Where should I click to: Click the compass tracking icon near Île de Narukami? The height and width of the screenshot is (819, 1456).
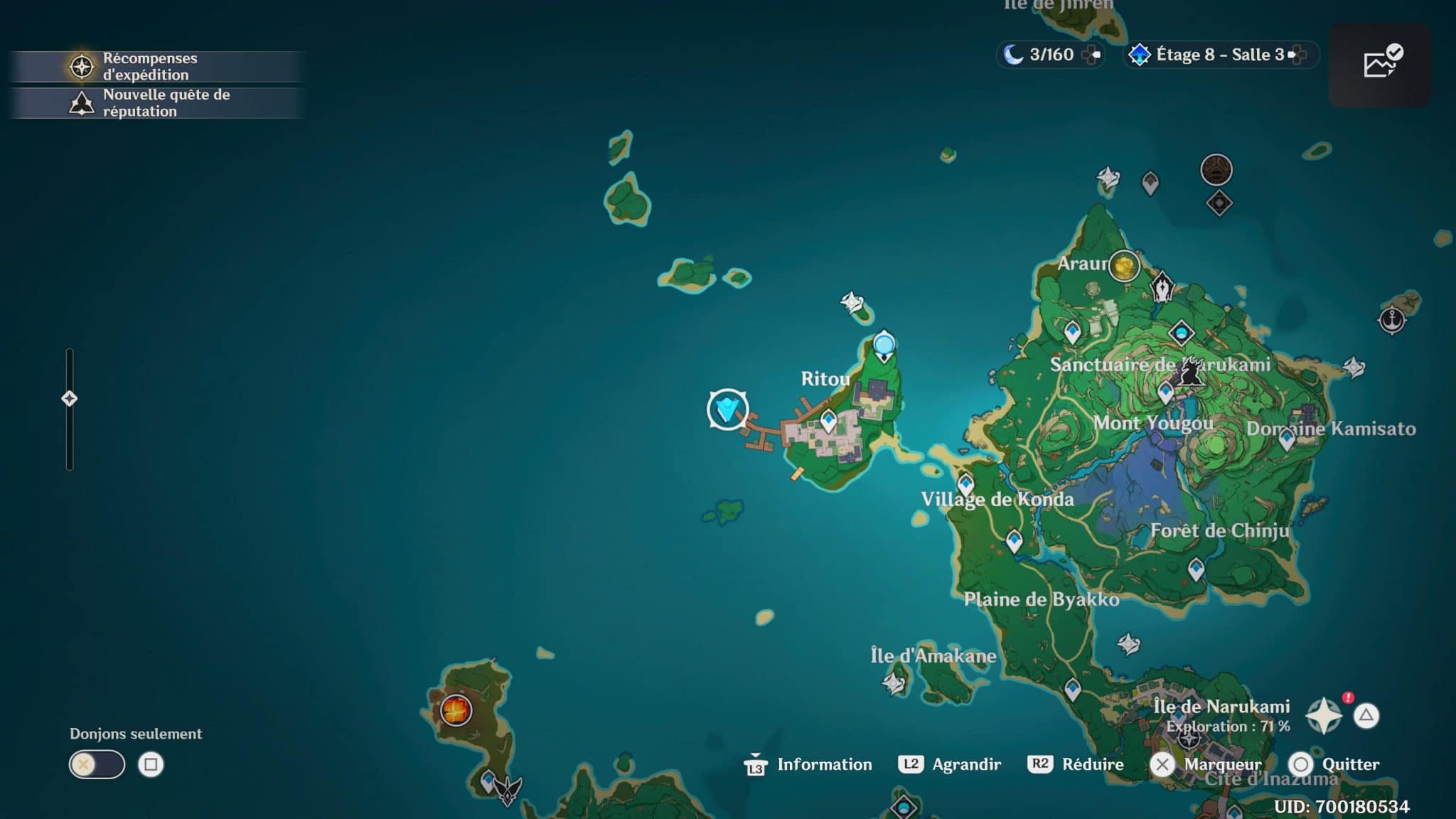pos(1325,712)
